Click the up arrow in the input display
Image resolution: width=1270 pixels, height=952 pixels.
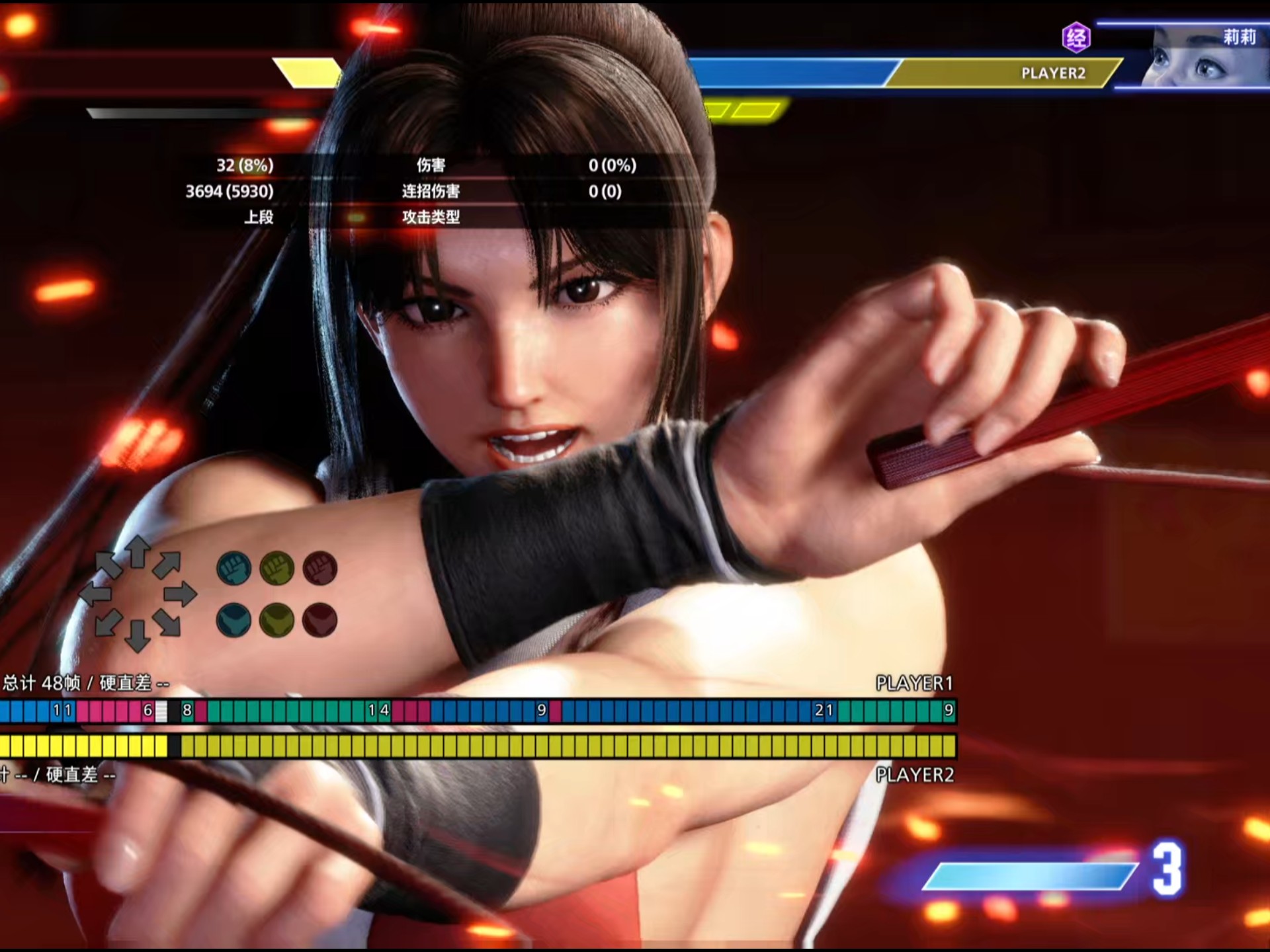point(138,552)
